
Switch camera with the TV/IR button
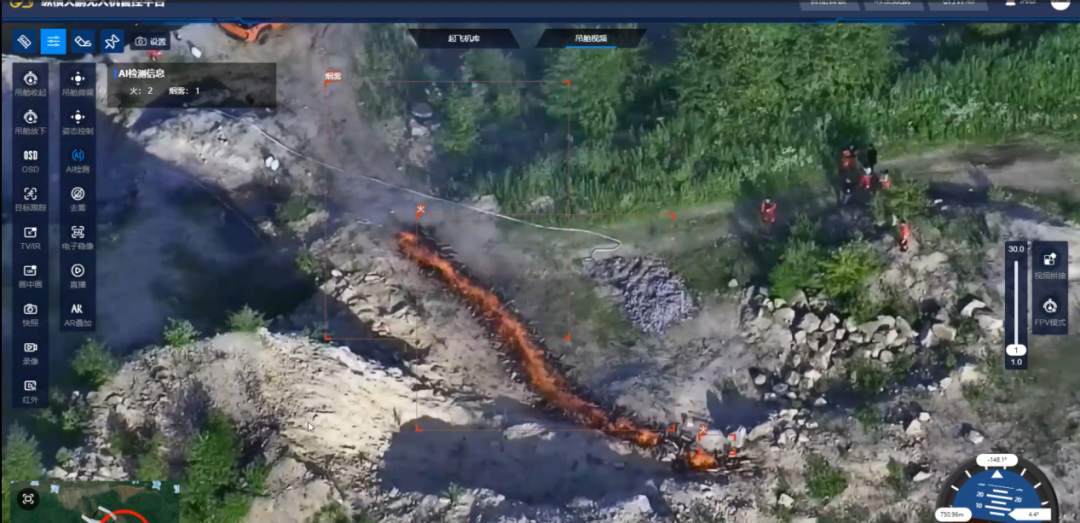30,236
